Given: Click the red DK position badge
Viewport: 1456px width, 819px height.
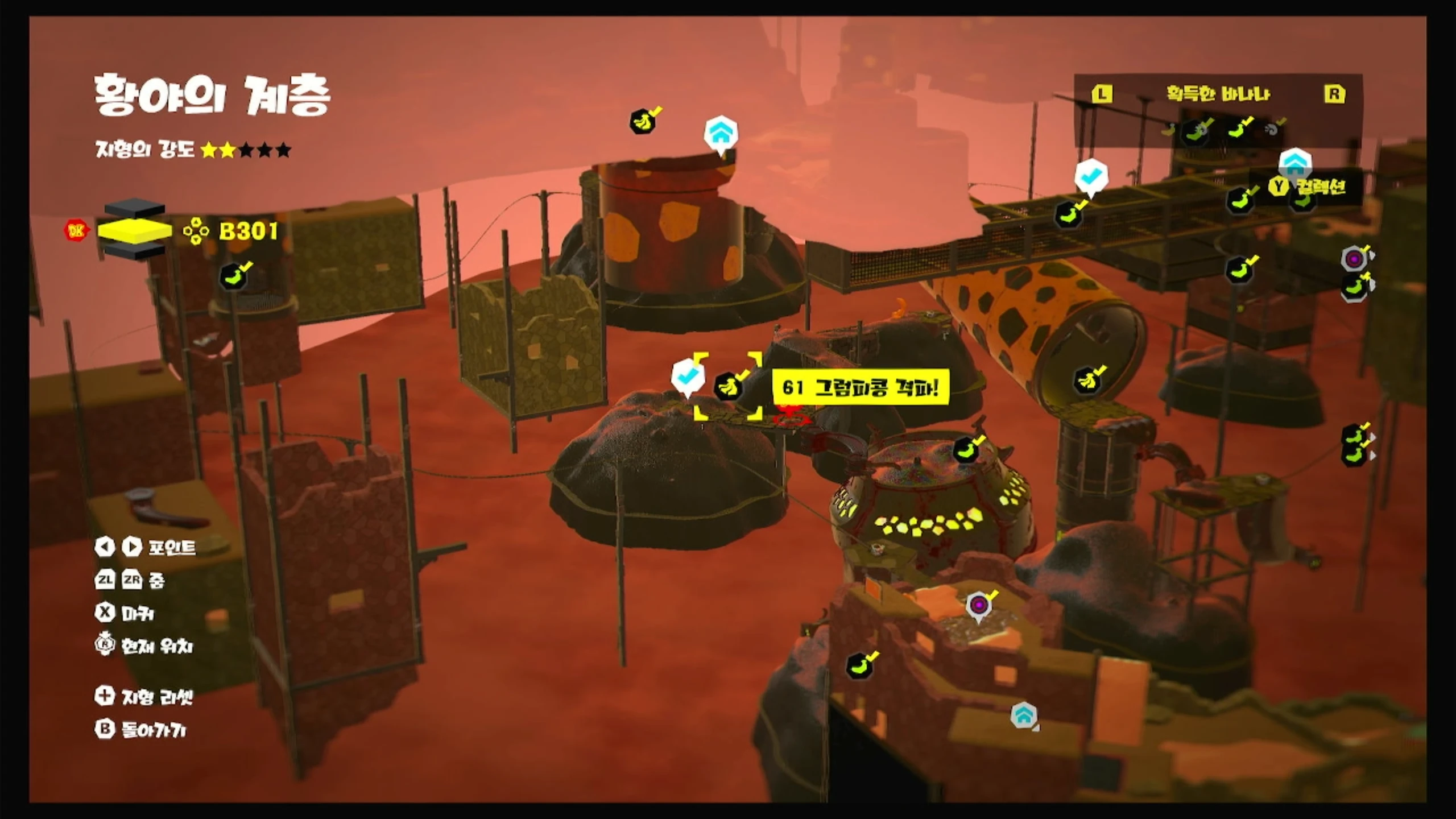Looking at the screenshot, I should pos(76,230).
